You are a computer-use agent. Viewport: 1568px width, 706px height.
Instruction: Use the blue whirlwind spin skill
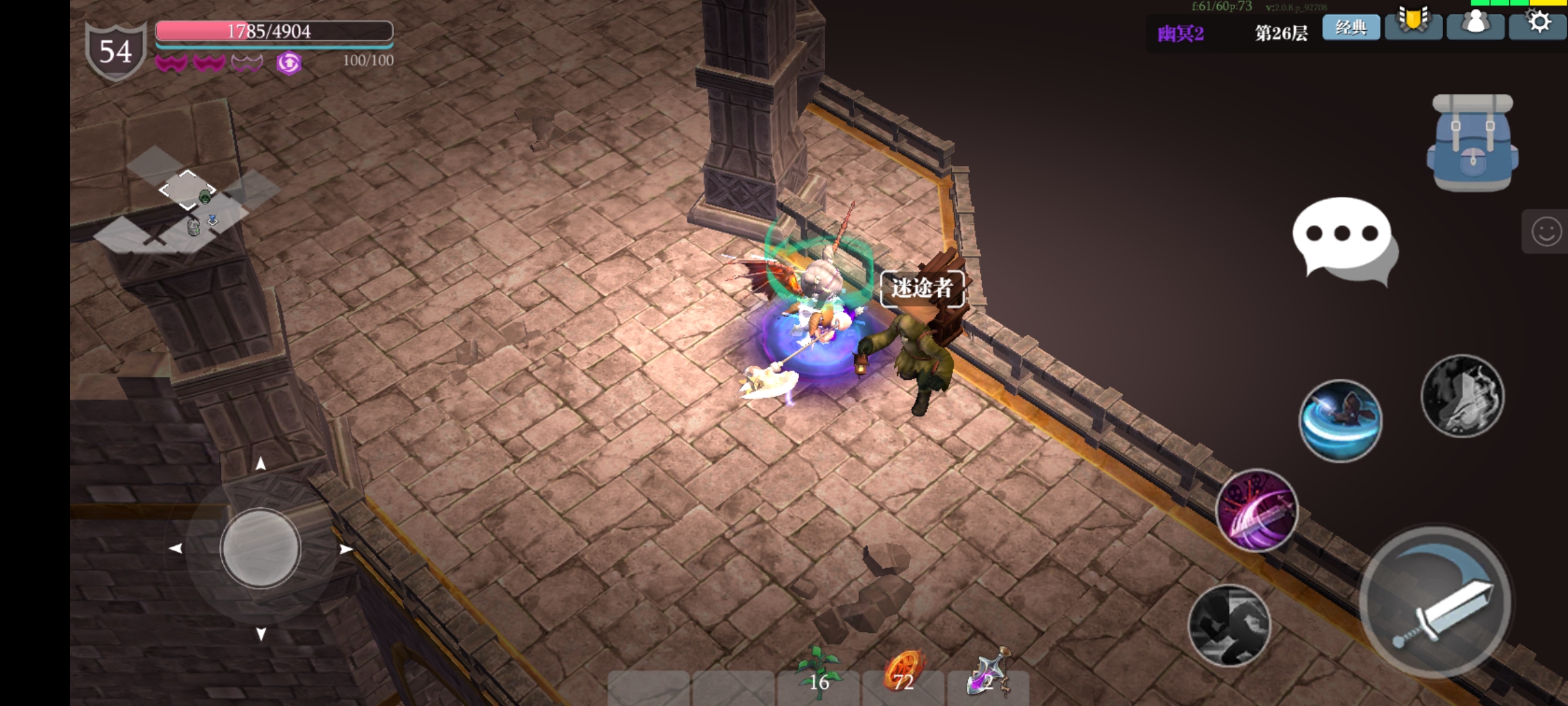pos(1341,420)
